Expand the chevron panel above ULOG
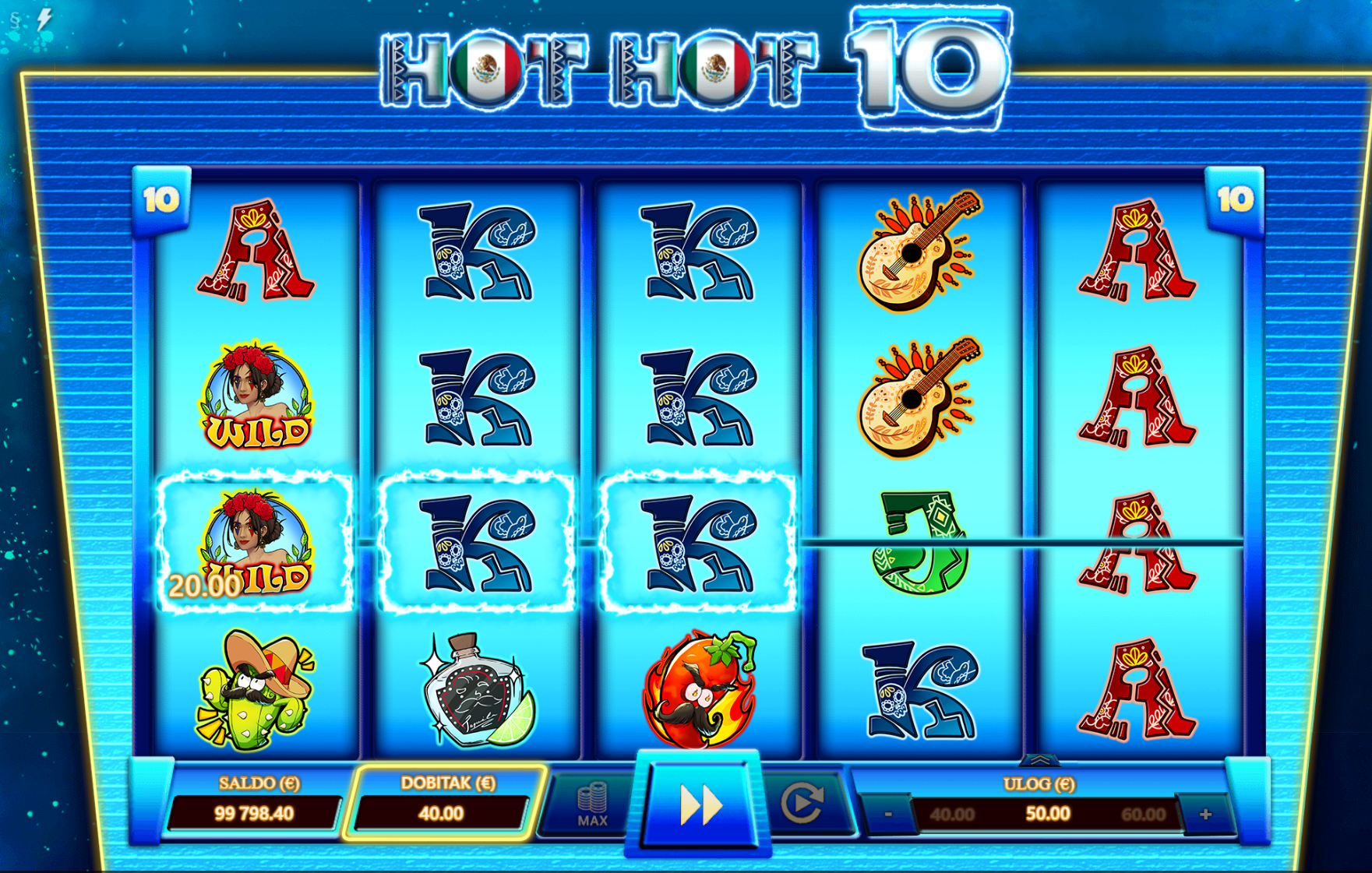This screenshot has height=873, width=1372. coord(1039,760)
